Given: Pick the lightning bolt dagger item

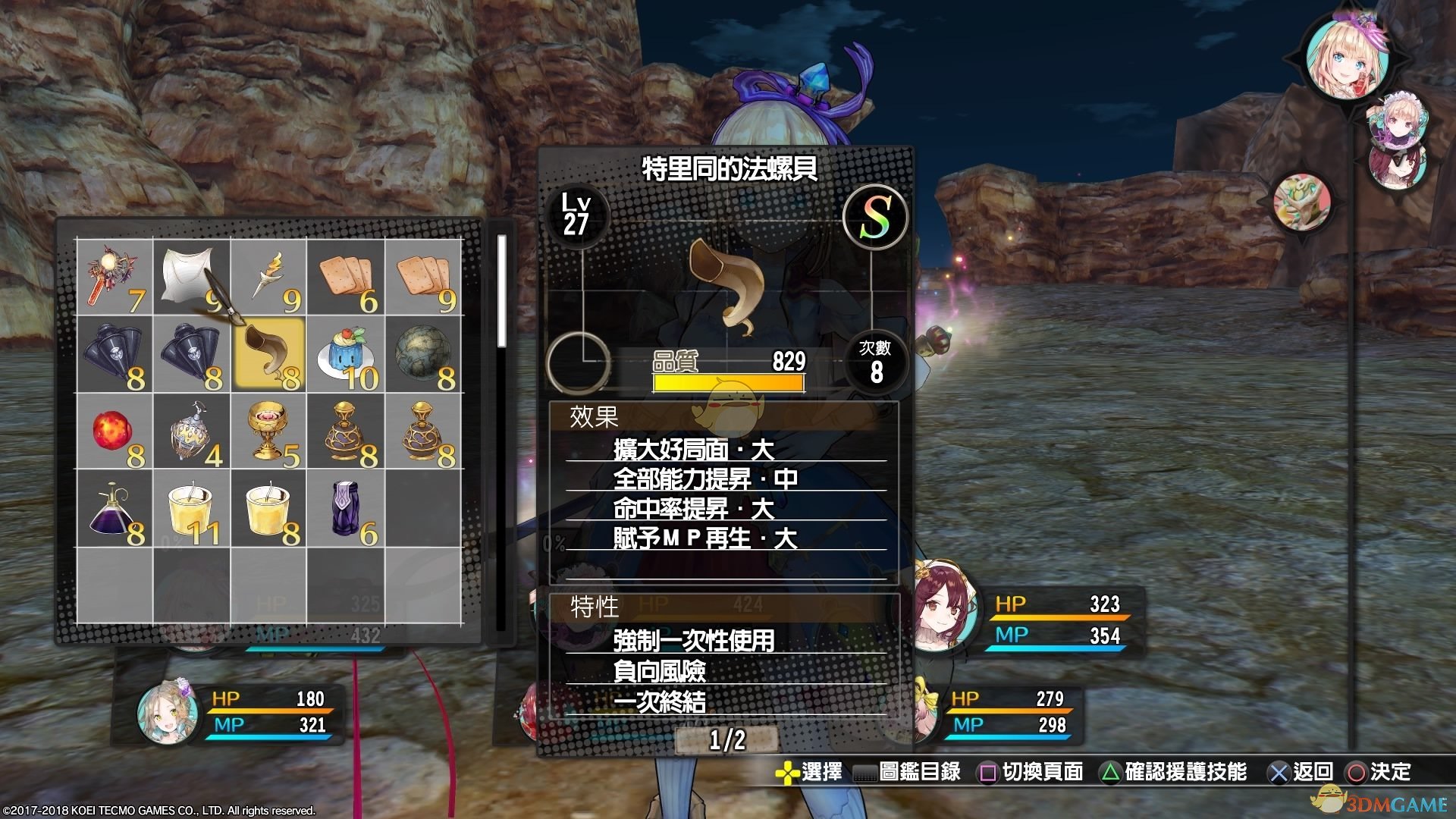Looking at the screenshot, I should tap(269, 278).
